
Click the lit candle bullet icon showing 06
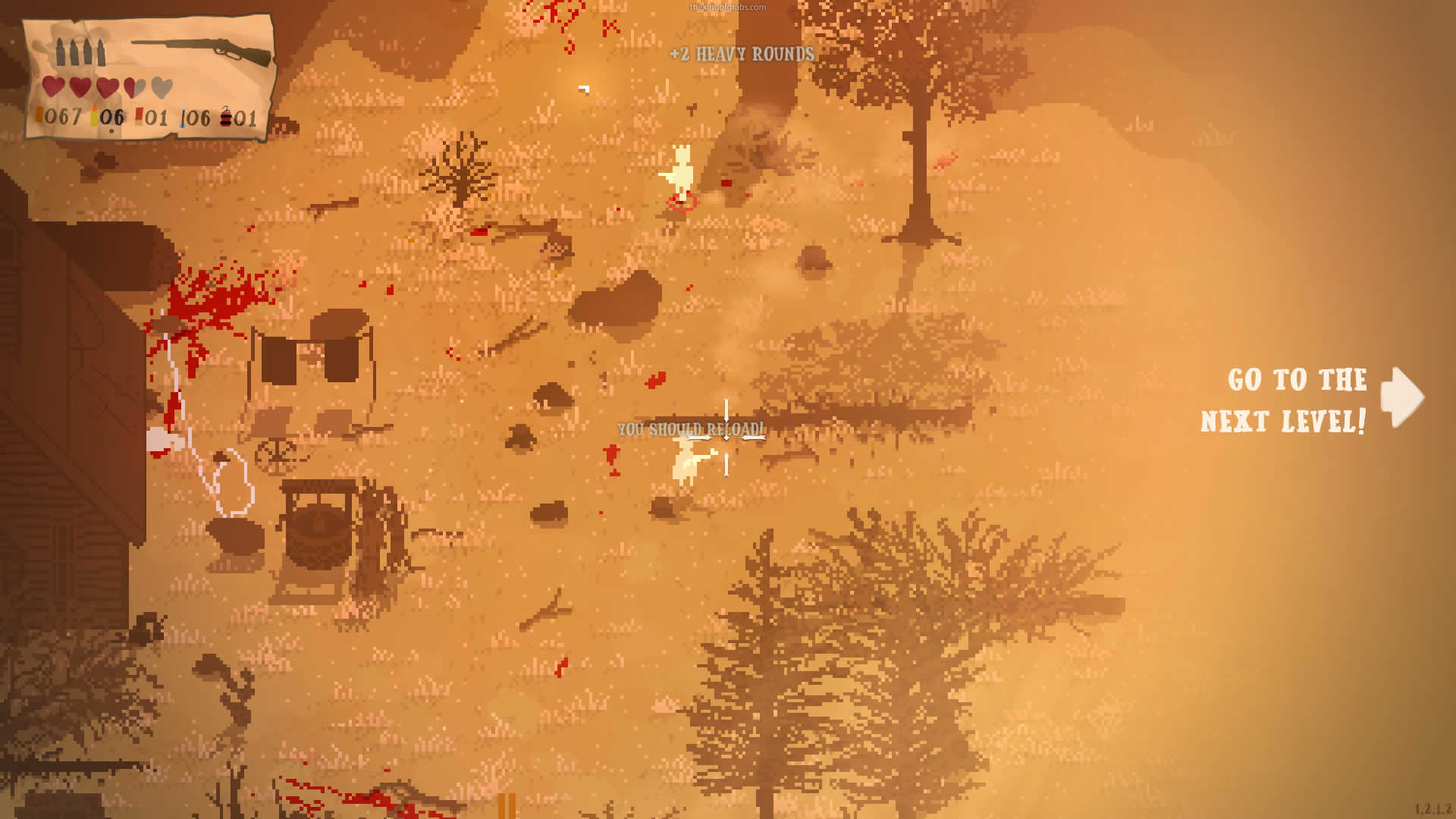pos(94,115)
